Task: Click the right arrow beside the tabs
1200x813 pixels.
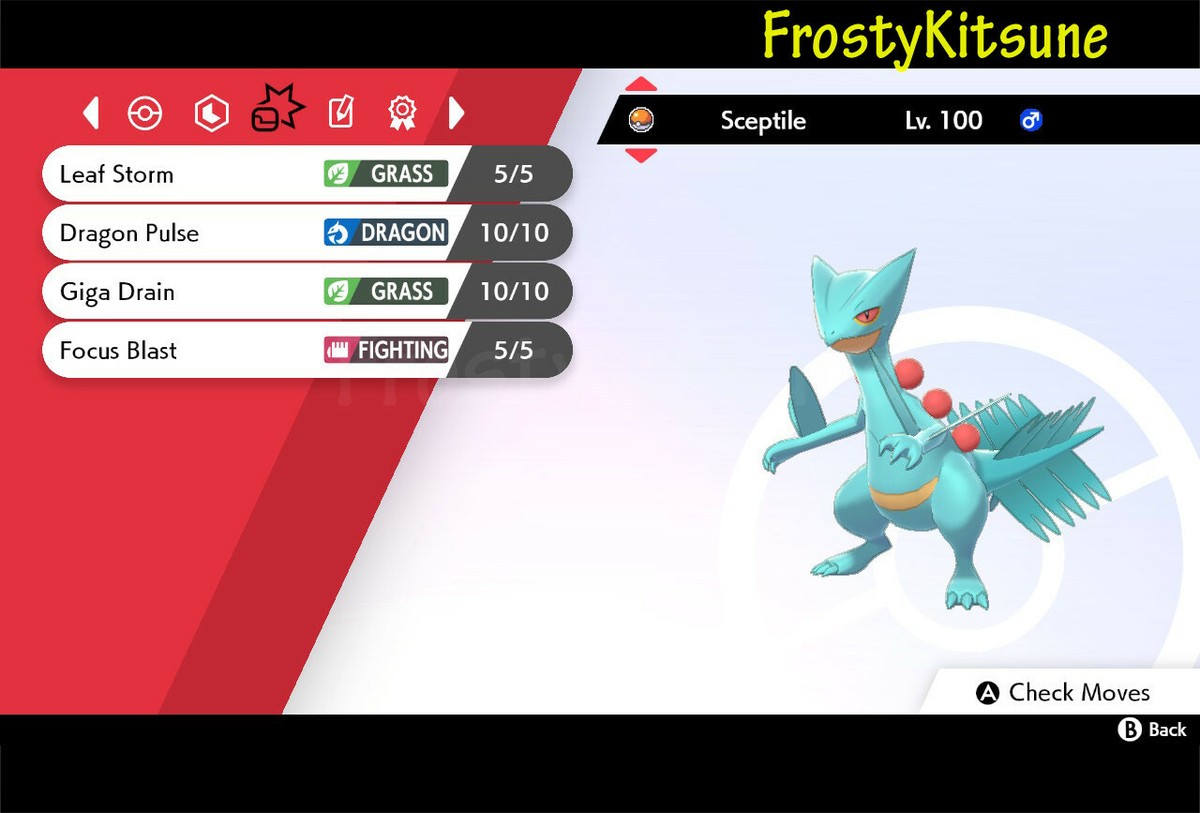Action: [456, 114]
